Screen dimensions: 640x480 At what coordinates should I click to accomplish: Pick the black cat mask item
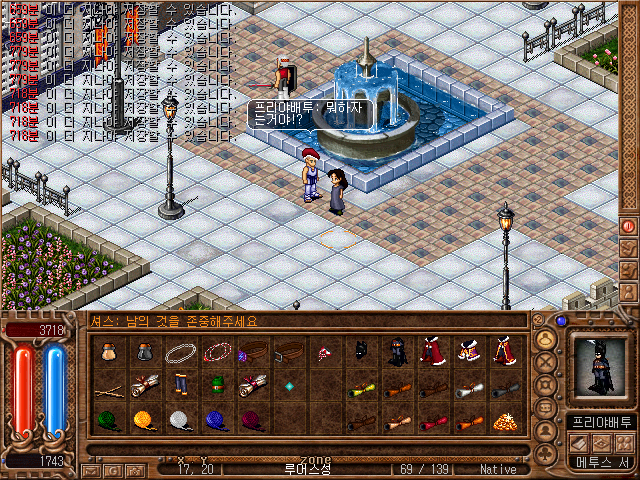[x=361, y=351]
